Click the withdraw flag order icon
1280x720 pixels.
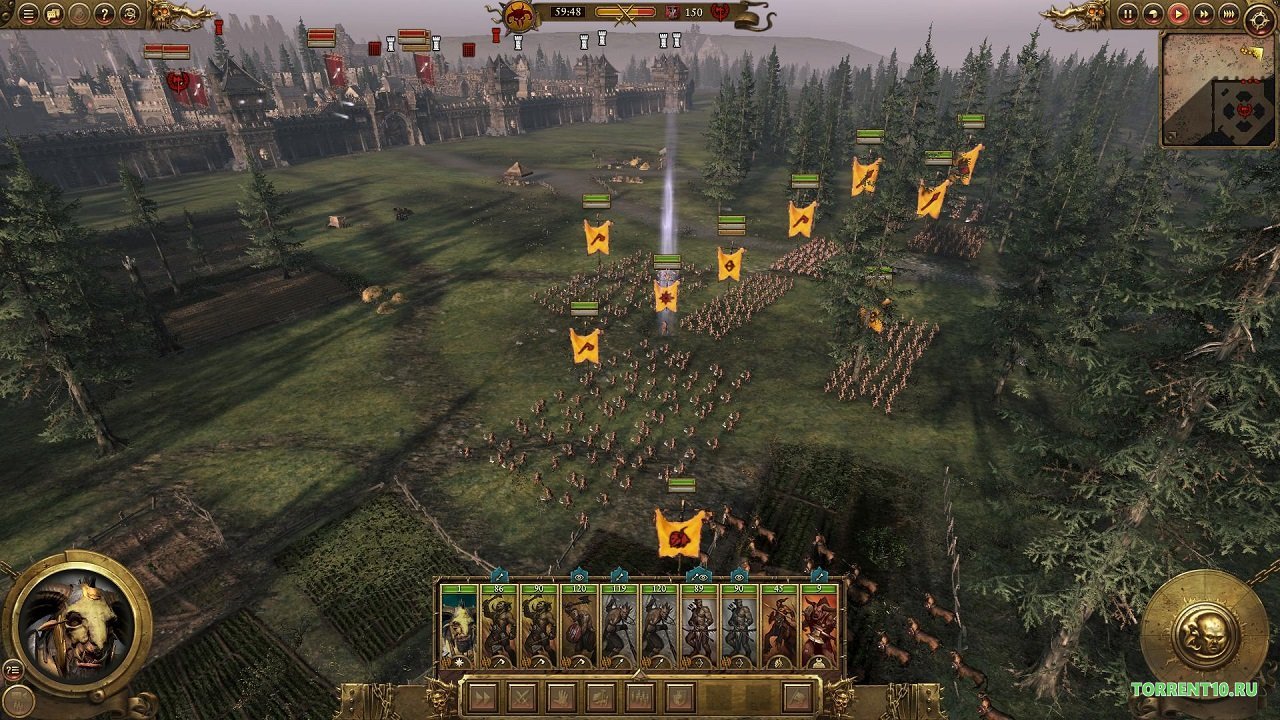(x=797, y=695)
